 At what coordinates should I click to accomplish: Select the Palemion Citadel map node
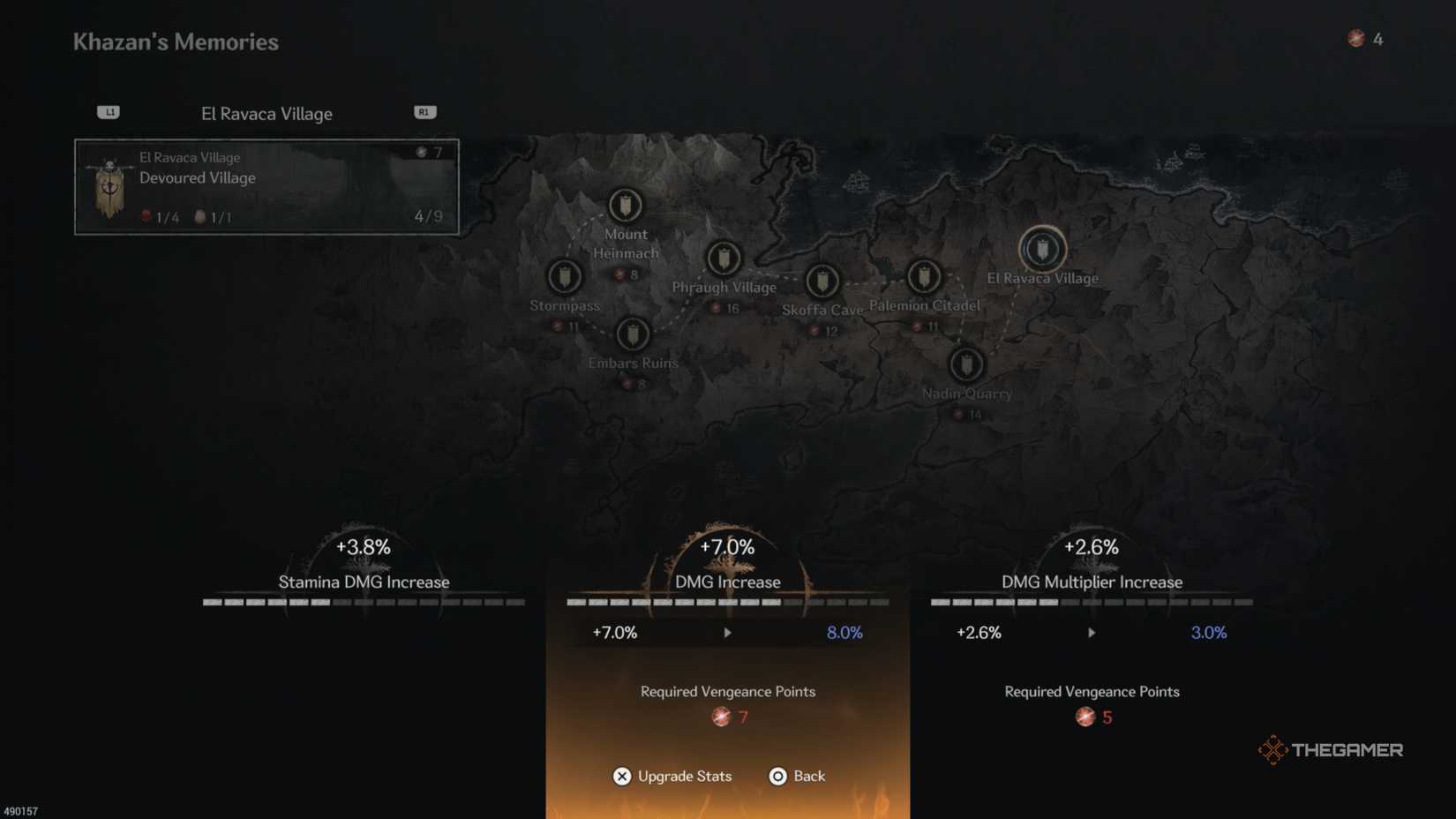[x=924, y=276]
